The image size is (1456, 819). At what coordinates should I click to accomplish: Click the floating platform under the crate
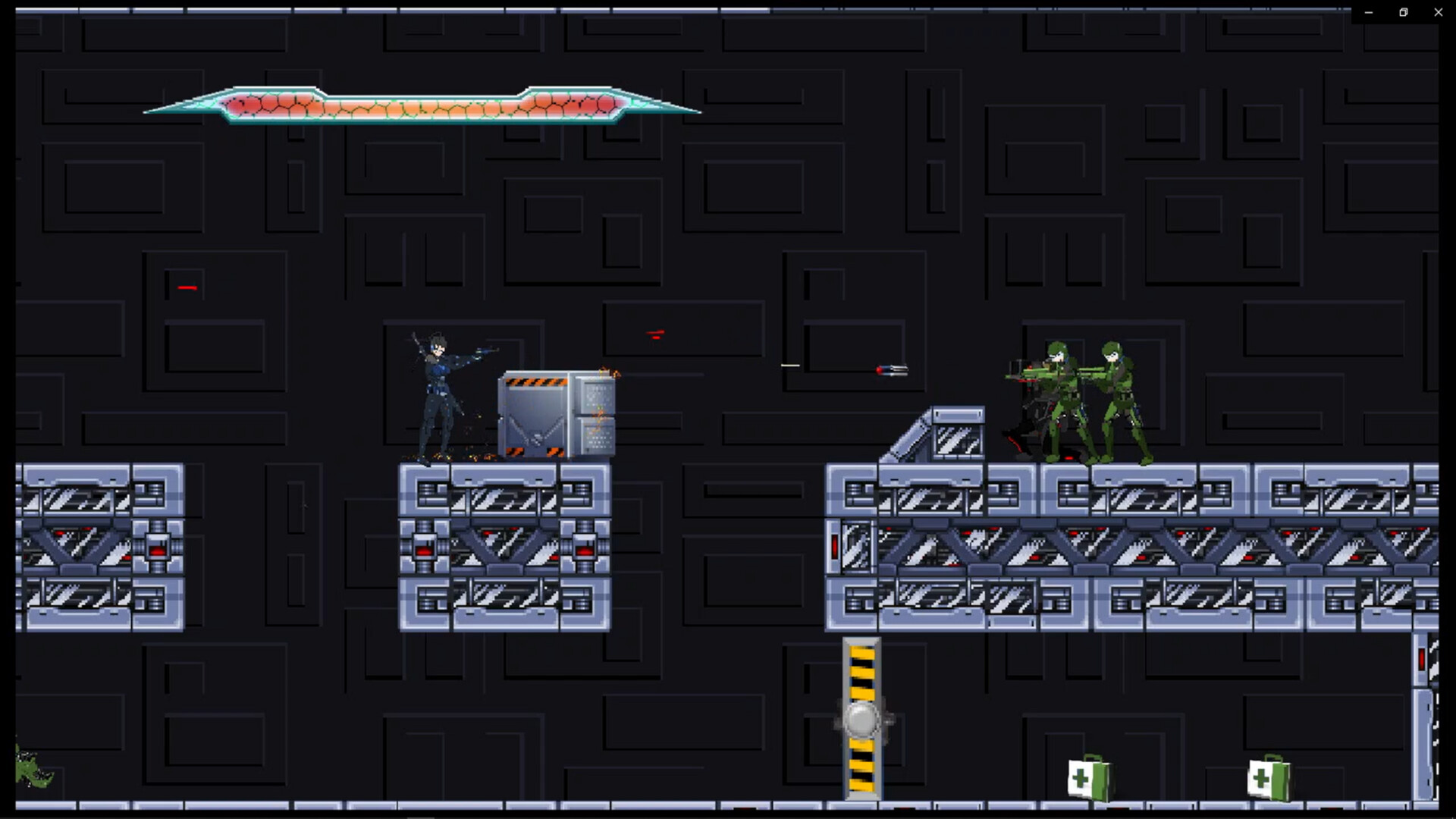pos(504,546)
